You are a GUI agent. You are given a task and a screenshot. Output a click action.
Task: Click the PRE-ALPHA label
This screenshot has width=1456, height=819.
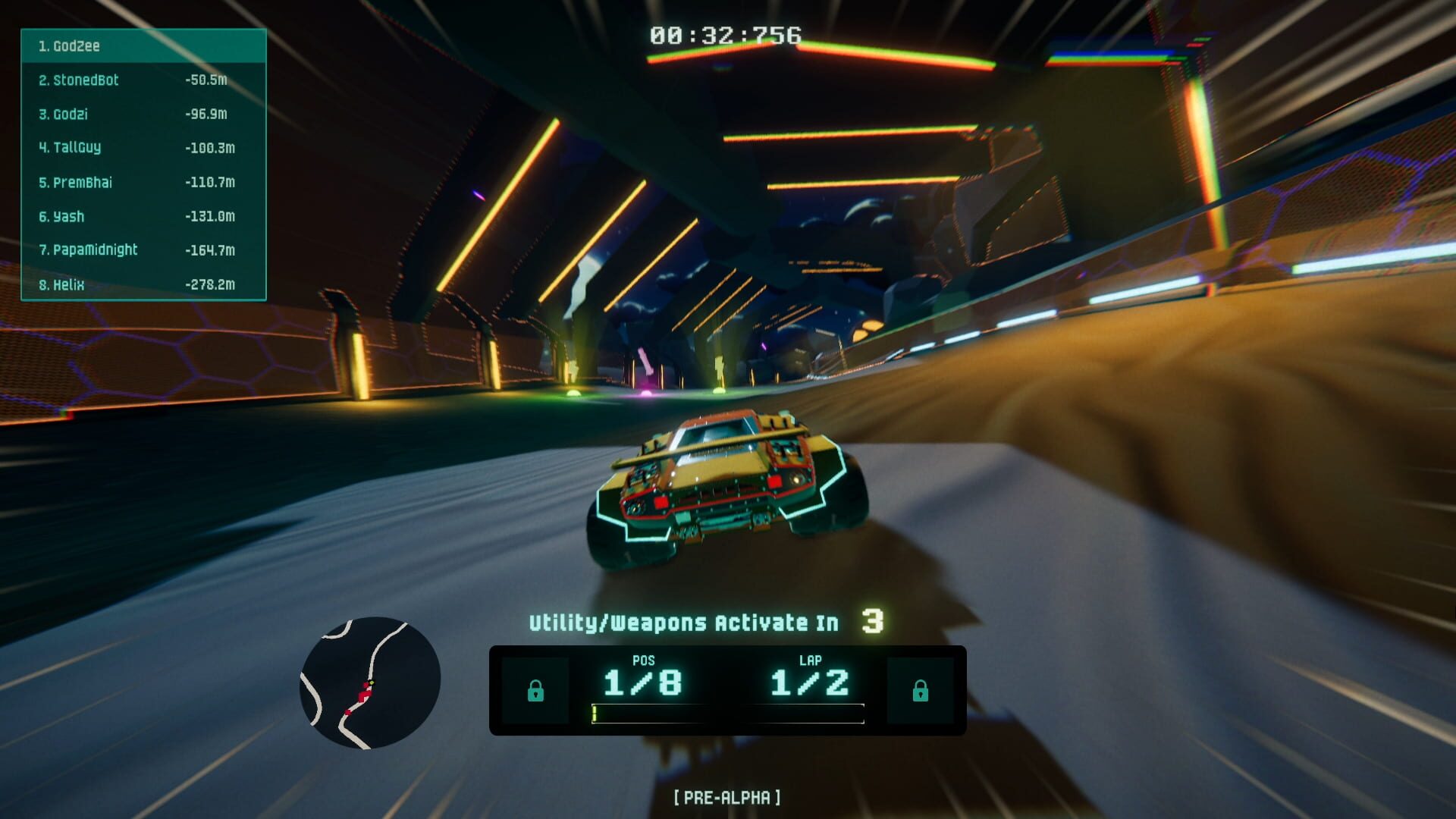tap(728, 797)
